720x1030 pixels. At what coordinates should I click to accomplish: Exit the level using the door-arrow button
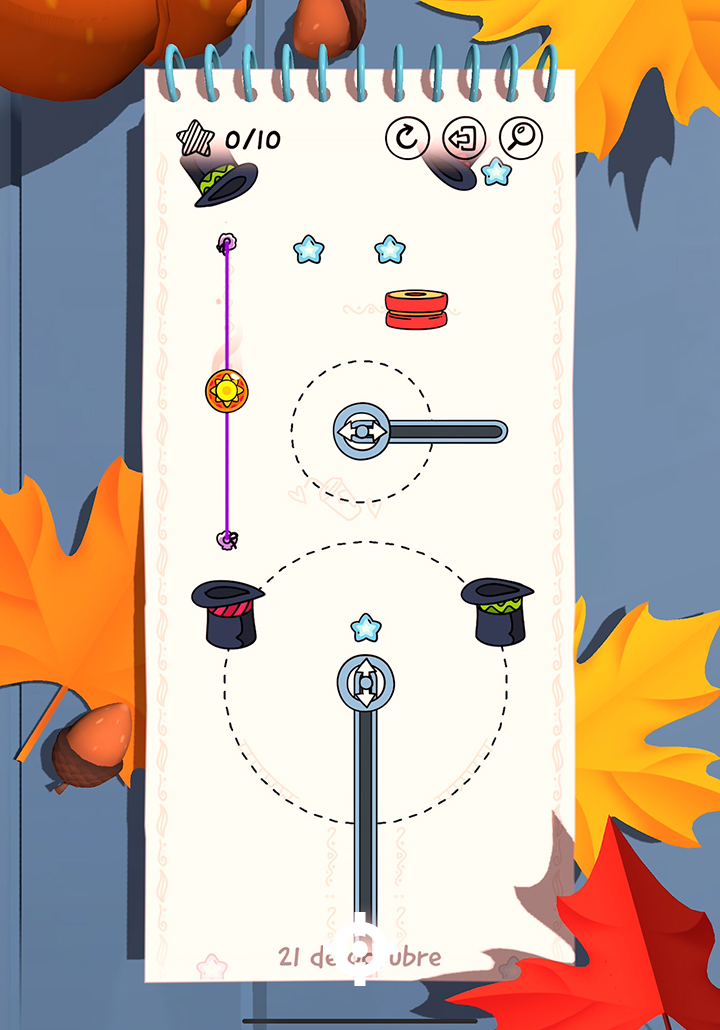click(x=464, y=138)
